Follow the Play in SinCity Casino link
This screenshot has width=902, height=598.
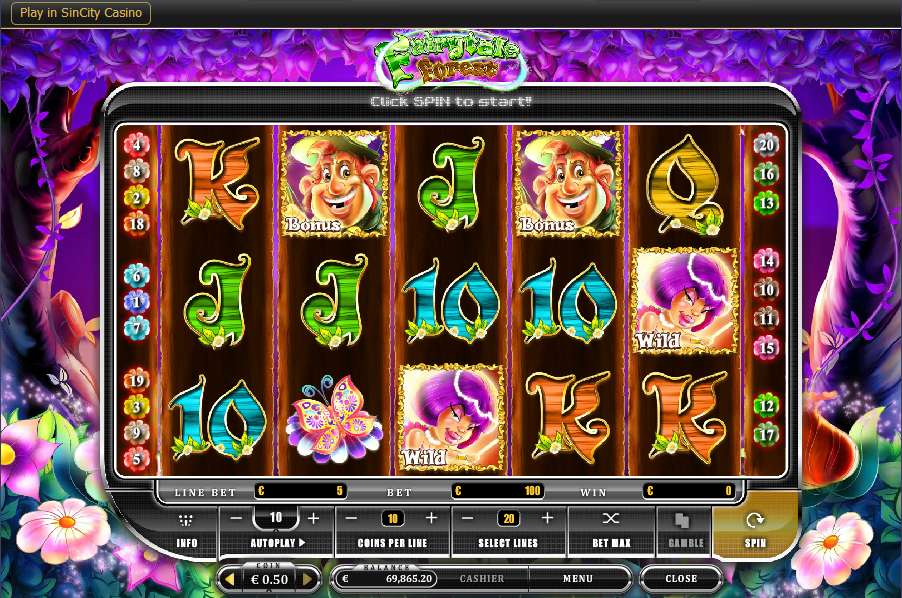point(83,13)
